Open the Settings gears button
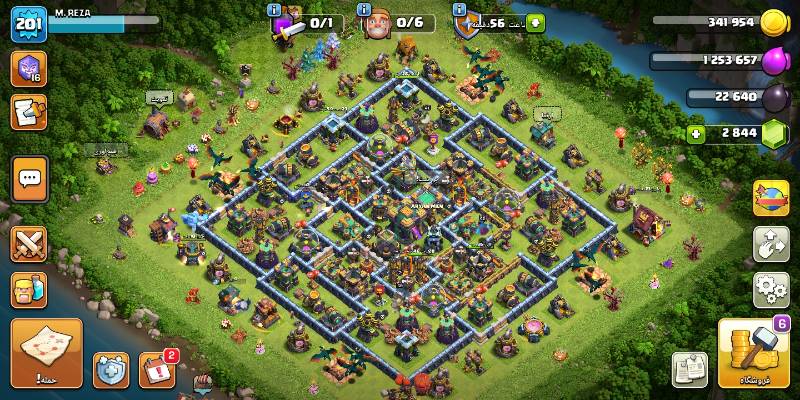800x400 pixels. (x=770, y=290)
